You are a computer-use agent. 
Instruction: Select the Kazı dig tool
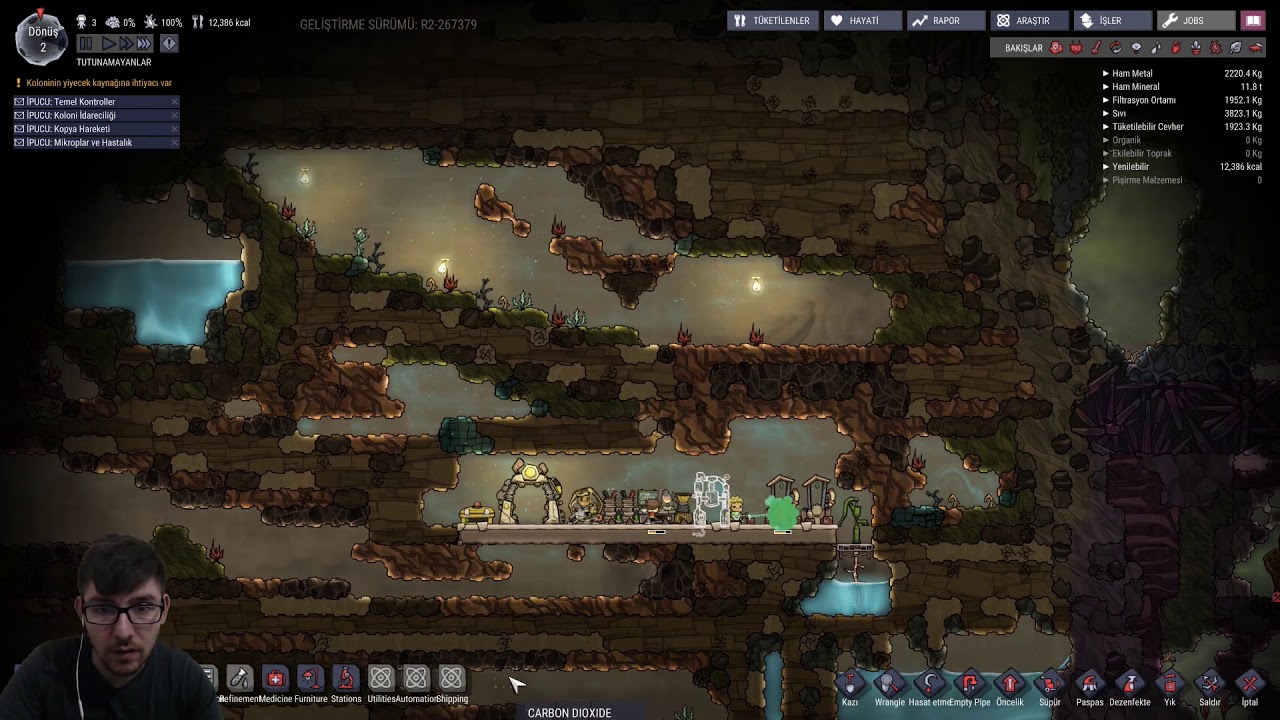(850, 685)
